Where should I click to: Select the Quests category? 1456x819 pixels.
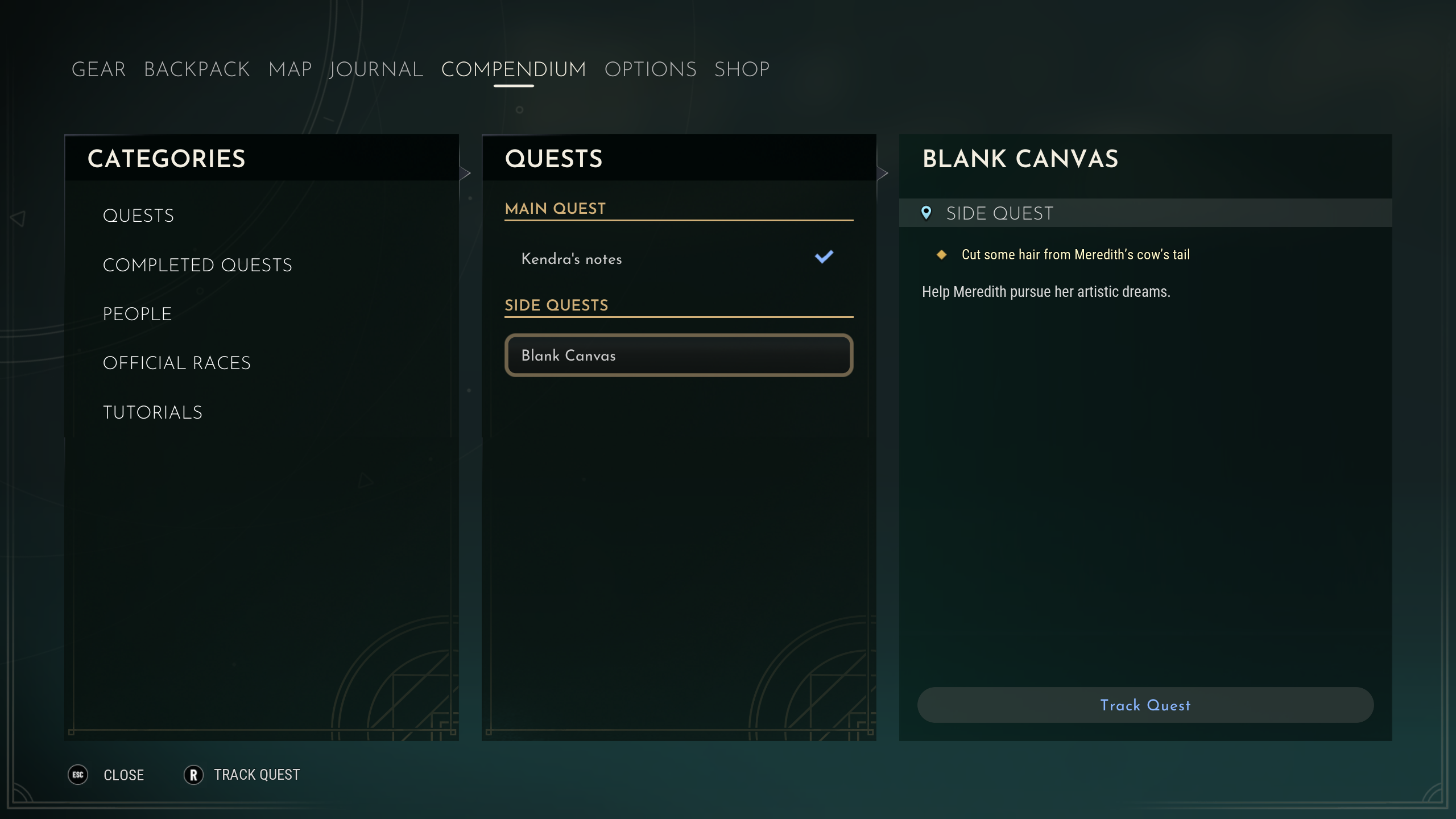[138, 216]
